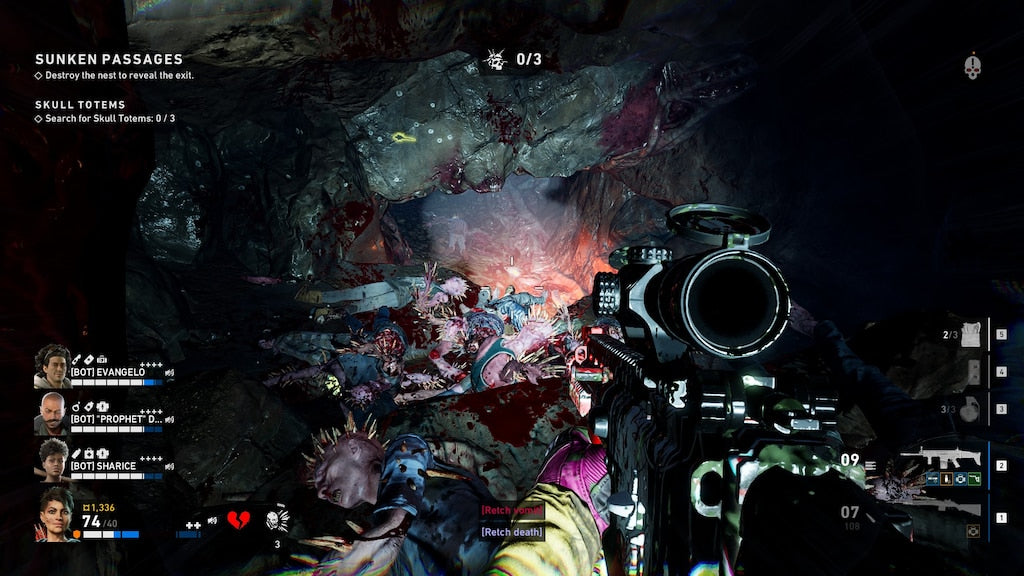Select the "Prophet" bot teammate portrait
1024x576 pixels.
(52, 412)
